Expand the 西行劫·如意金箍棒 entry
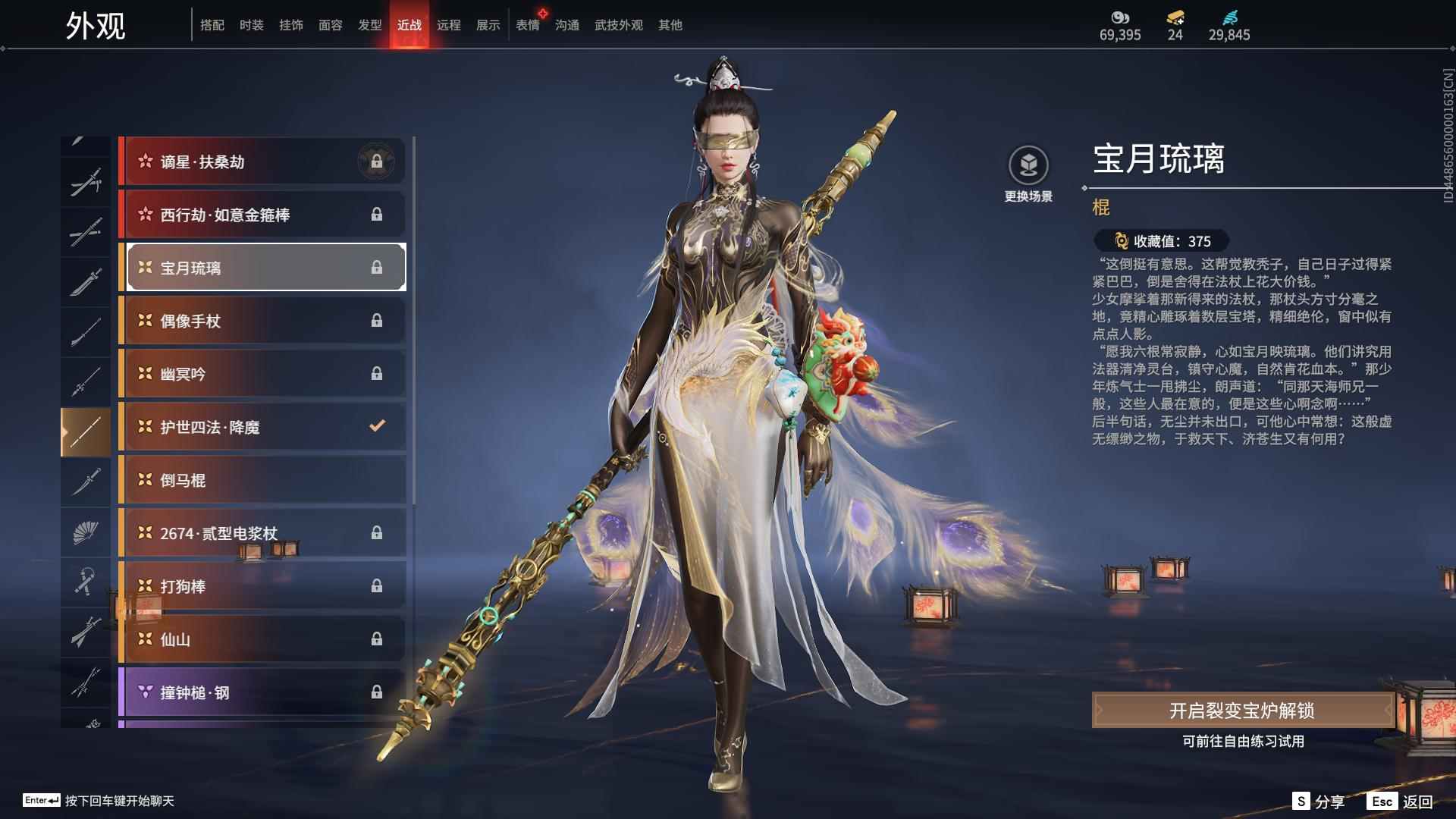The image size is (1456, 819). [x=262, y=215]
